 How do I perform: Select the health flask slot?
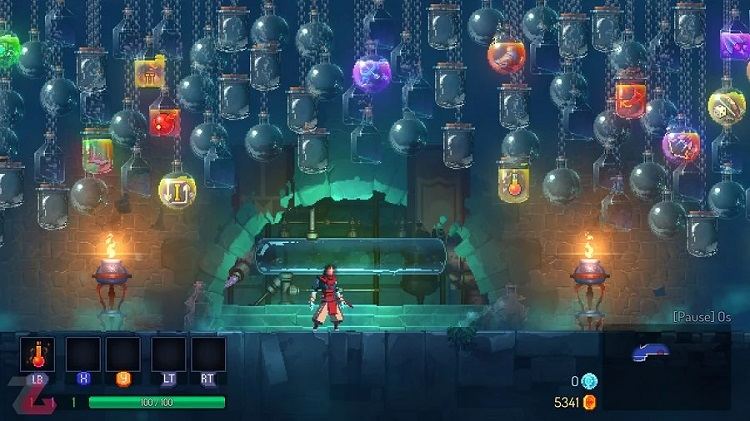37,354
